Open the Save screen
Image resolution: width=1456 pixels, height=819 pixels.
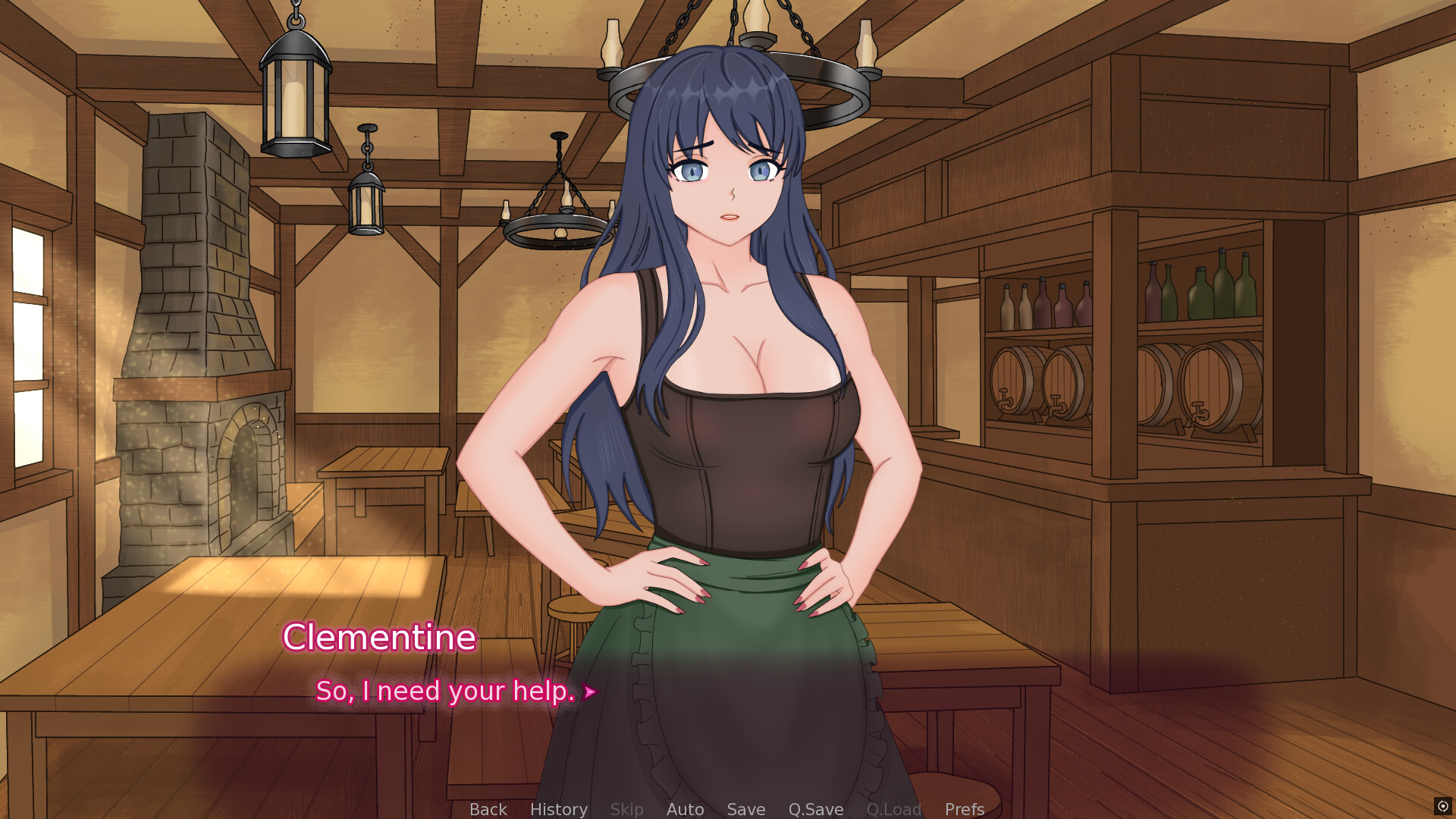click(x=745, y=809)
